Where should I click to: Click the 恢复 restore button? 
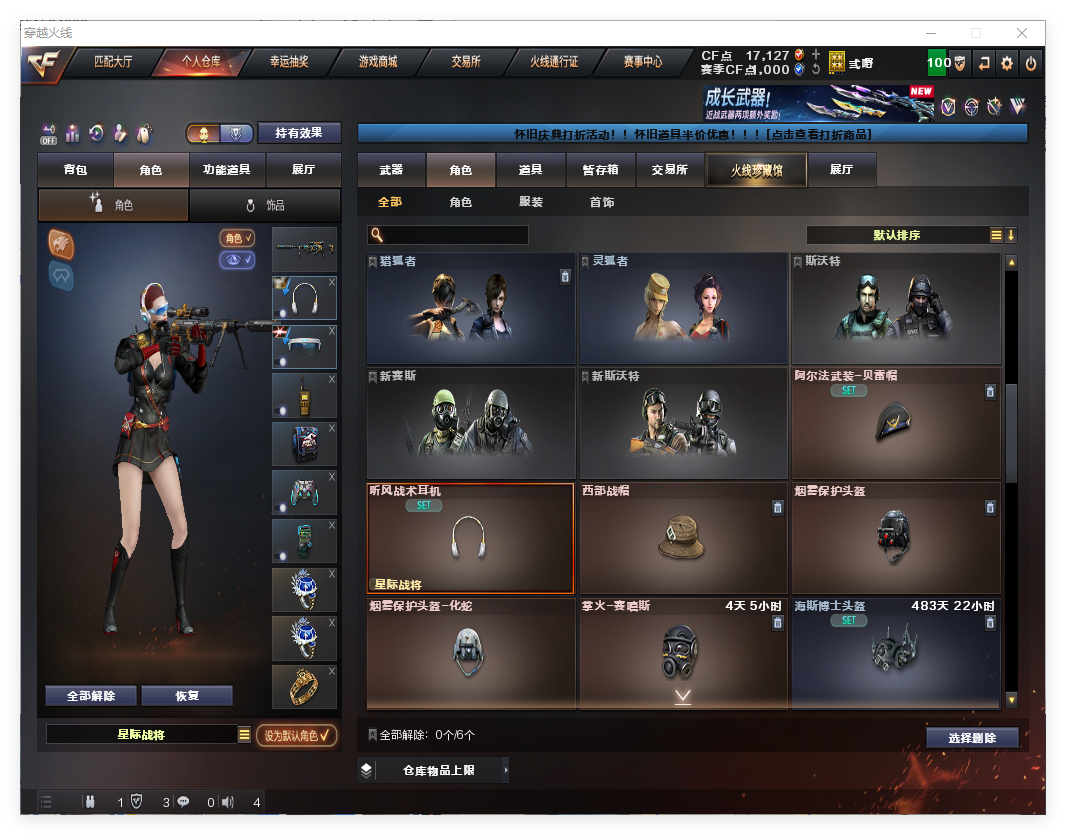[x=187, y=696]
